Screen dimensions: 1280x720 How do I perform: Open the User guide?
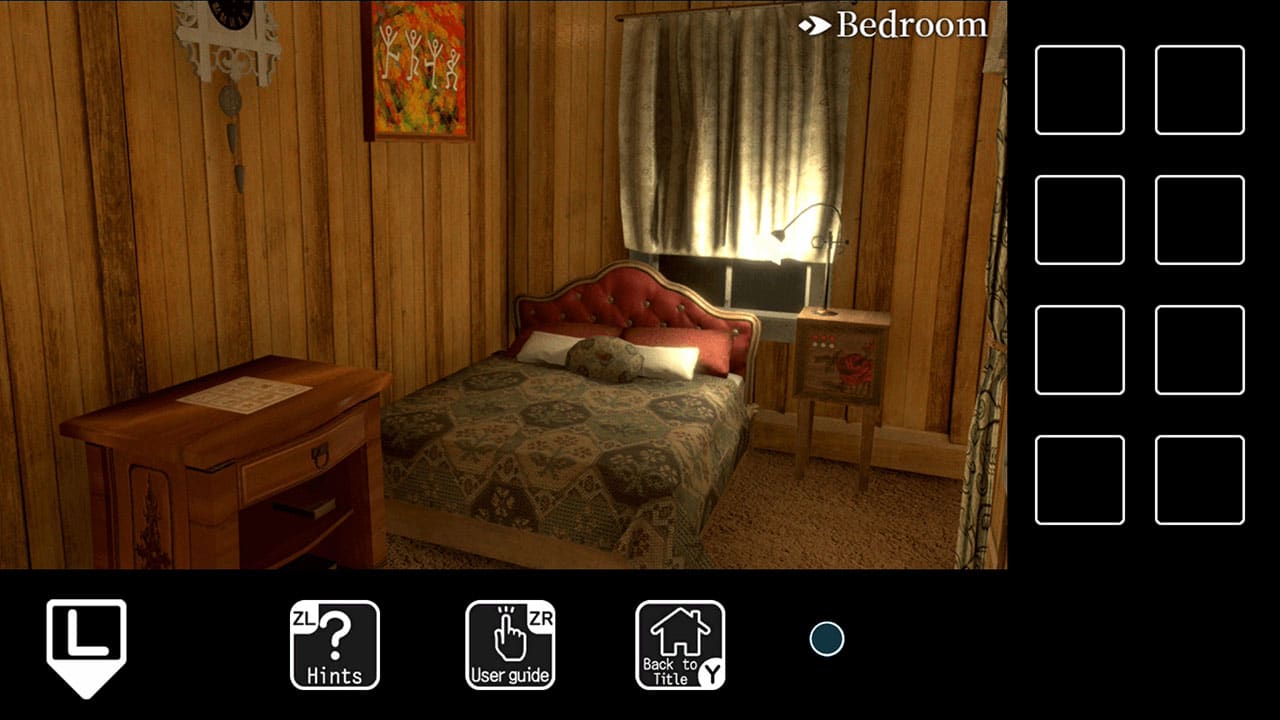[511, 645]
